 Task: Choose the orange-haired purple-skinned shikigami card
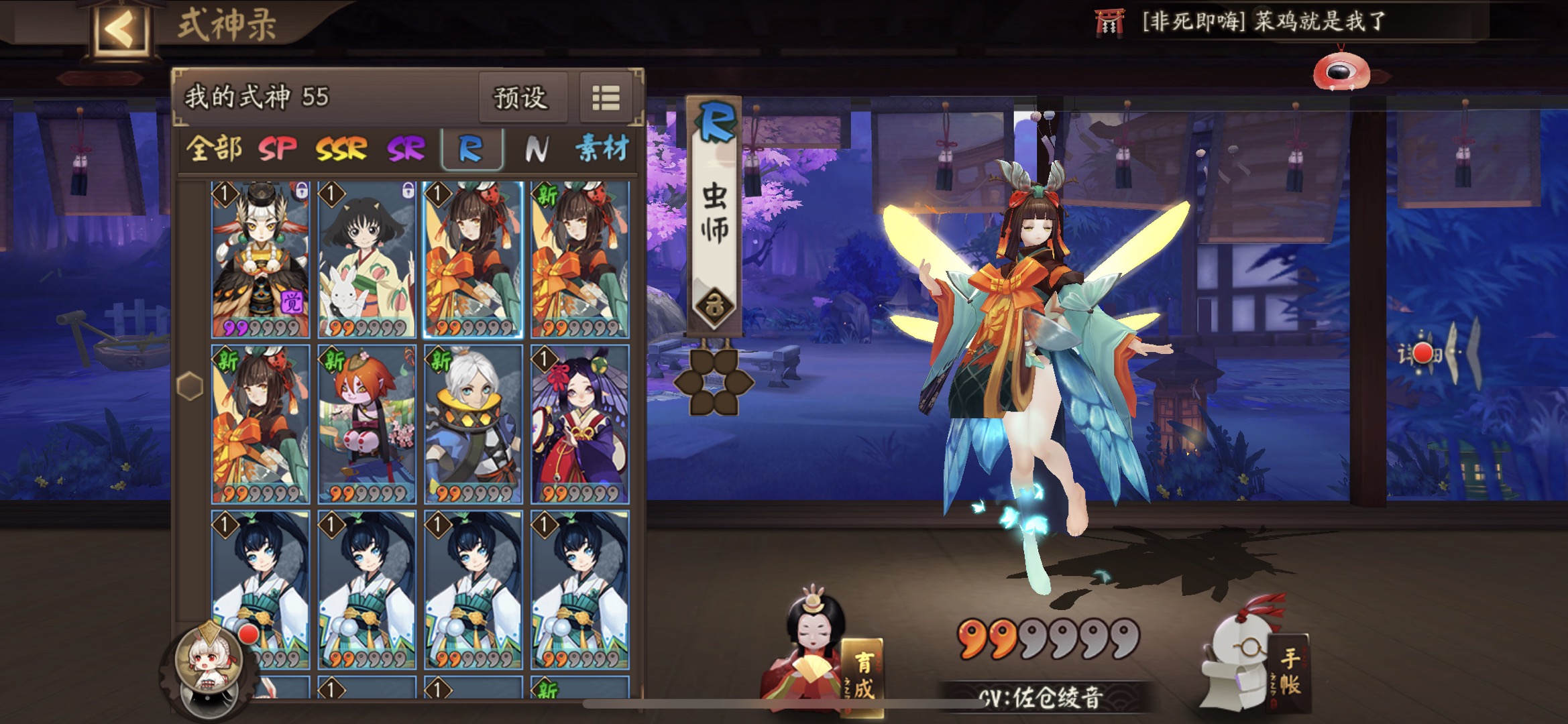366,424
